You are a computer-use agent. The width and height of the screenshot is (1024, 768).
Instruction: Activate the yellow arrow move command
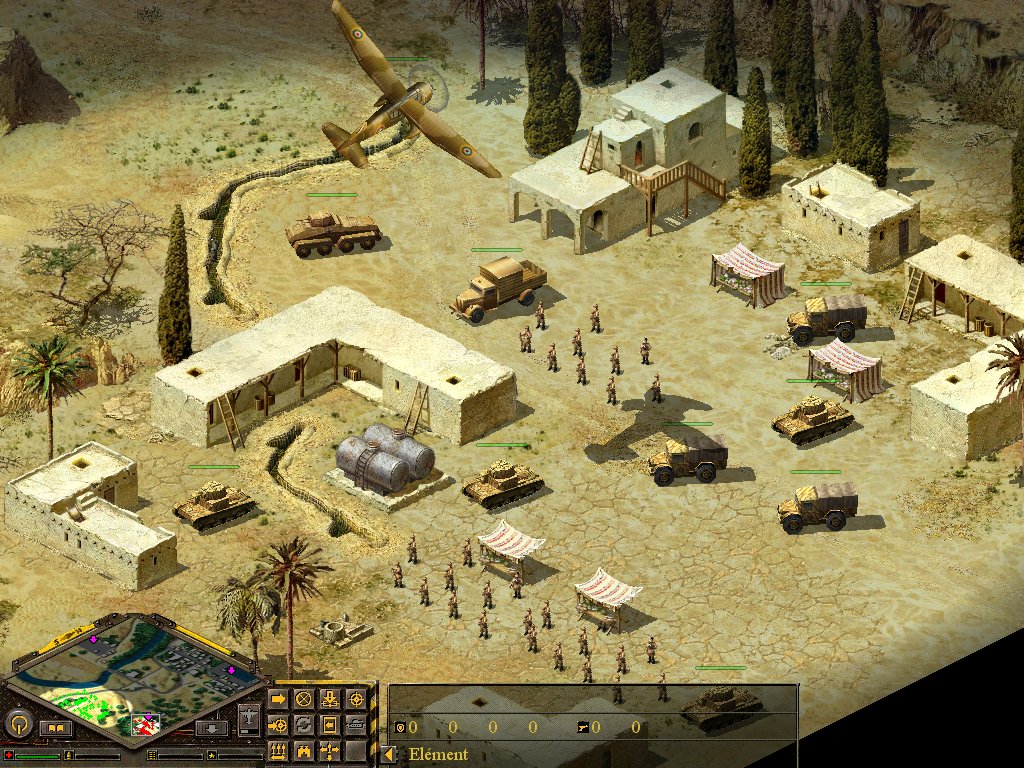278,698
